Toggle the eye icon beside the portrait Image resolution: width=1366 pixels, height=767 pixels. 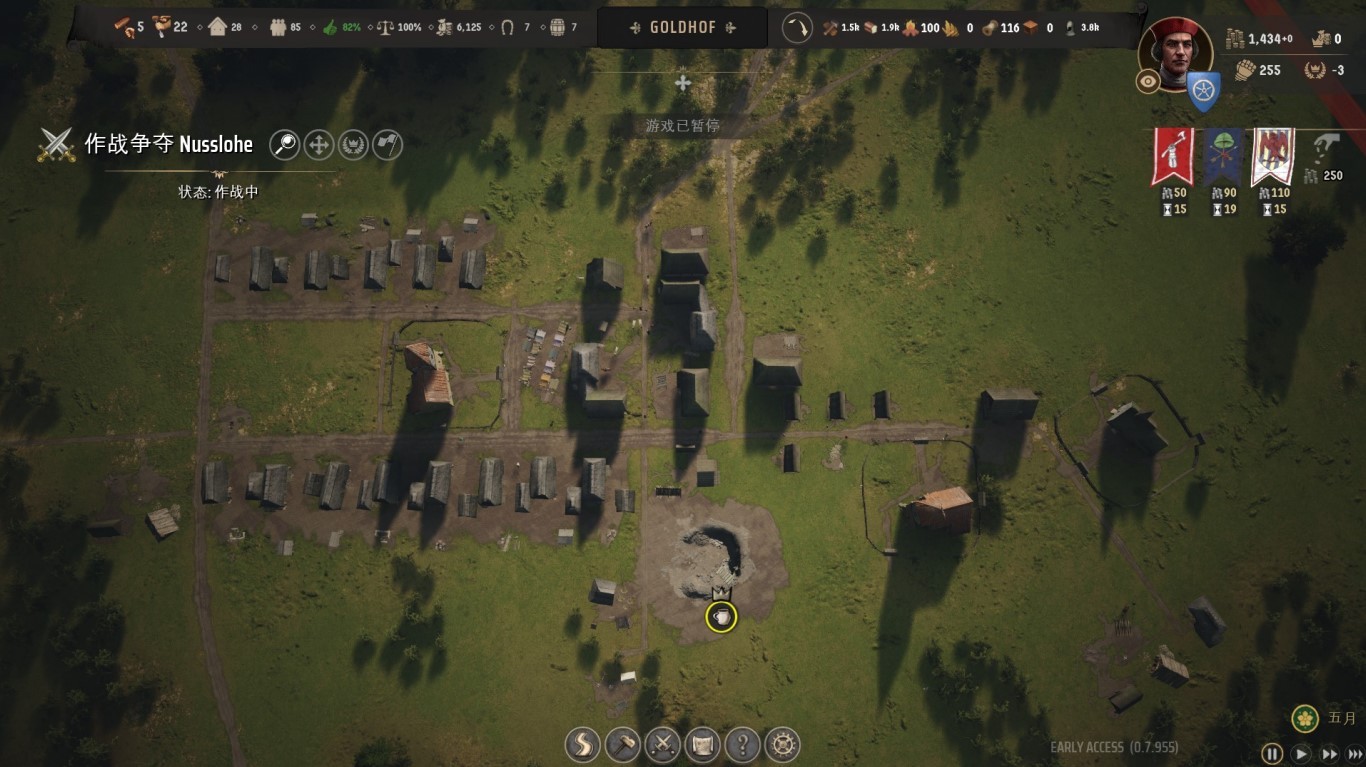pos(1147,82)
